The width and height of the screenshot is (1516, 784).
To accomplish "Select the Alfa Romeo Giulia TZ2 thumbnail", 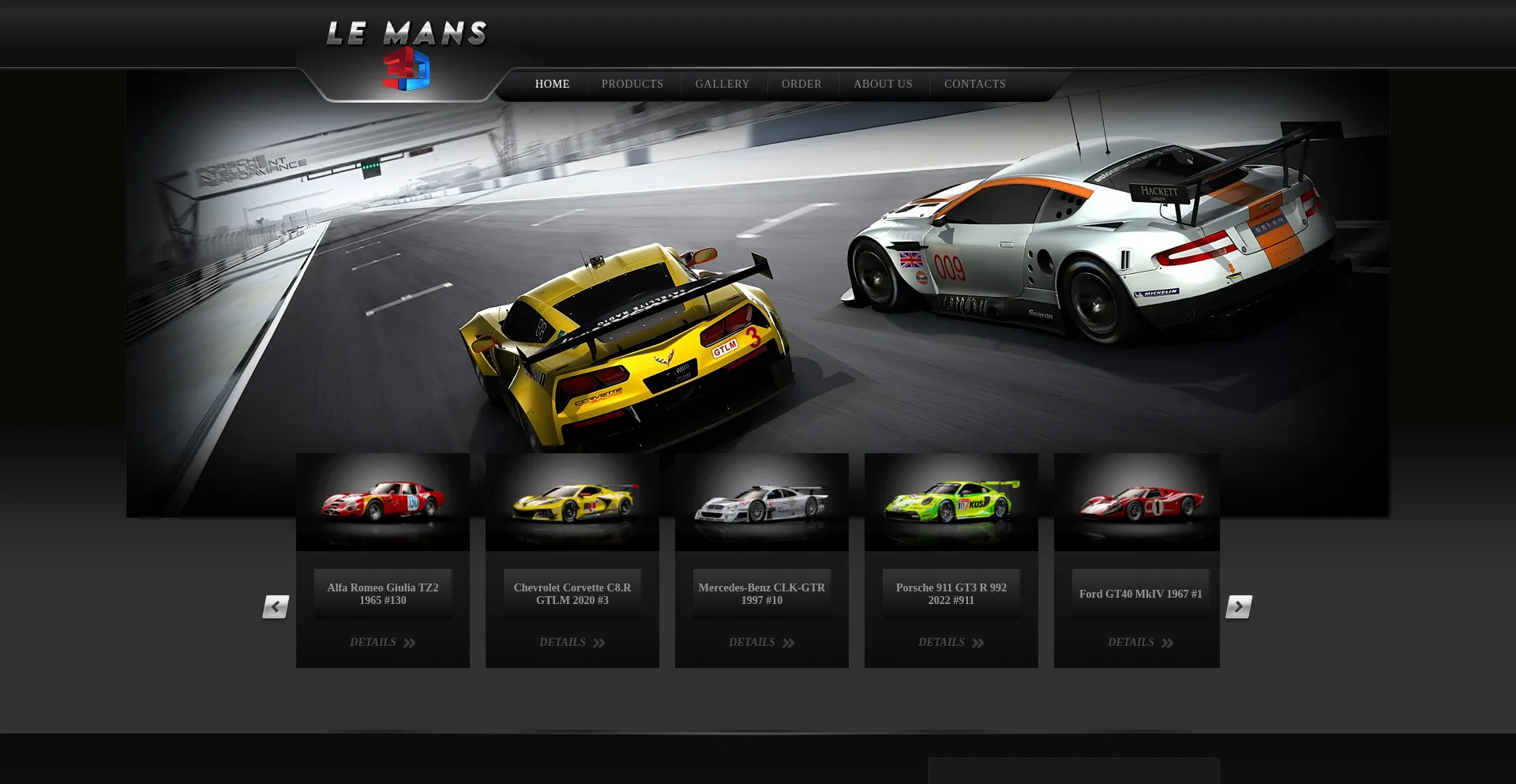I will click(383, 502).
